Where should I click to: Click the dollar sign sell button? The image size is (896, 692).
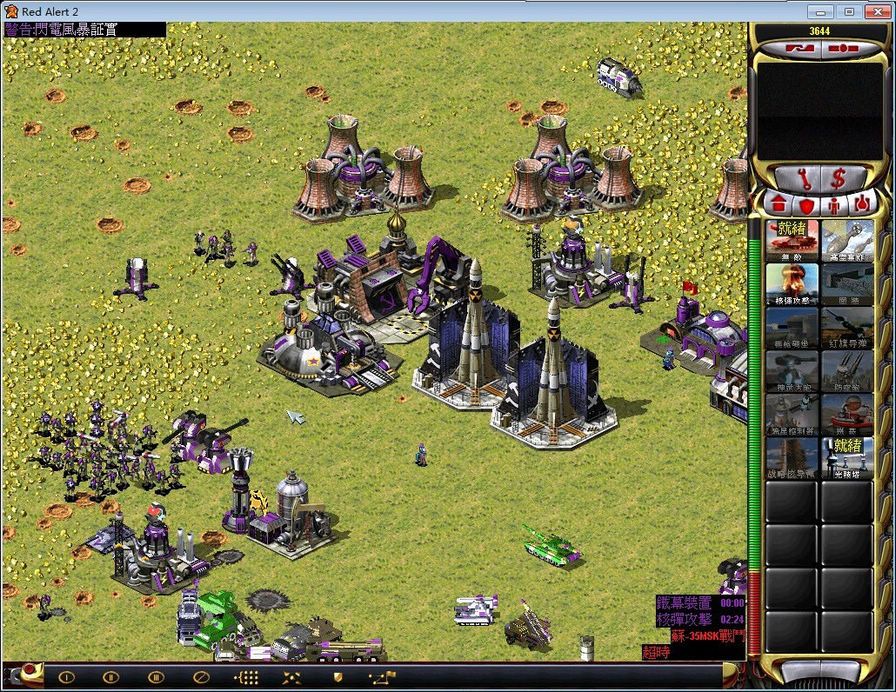[x=838, y=178]
